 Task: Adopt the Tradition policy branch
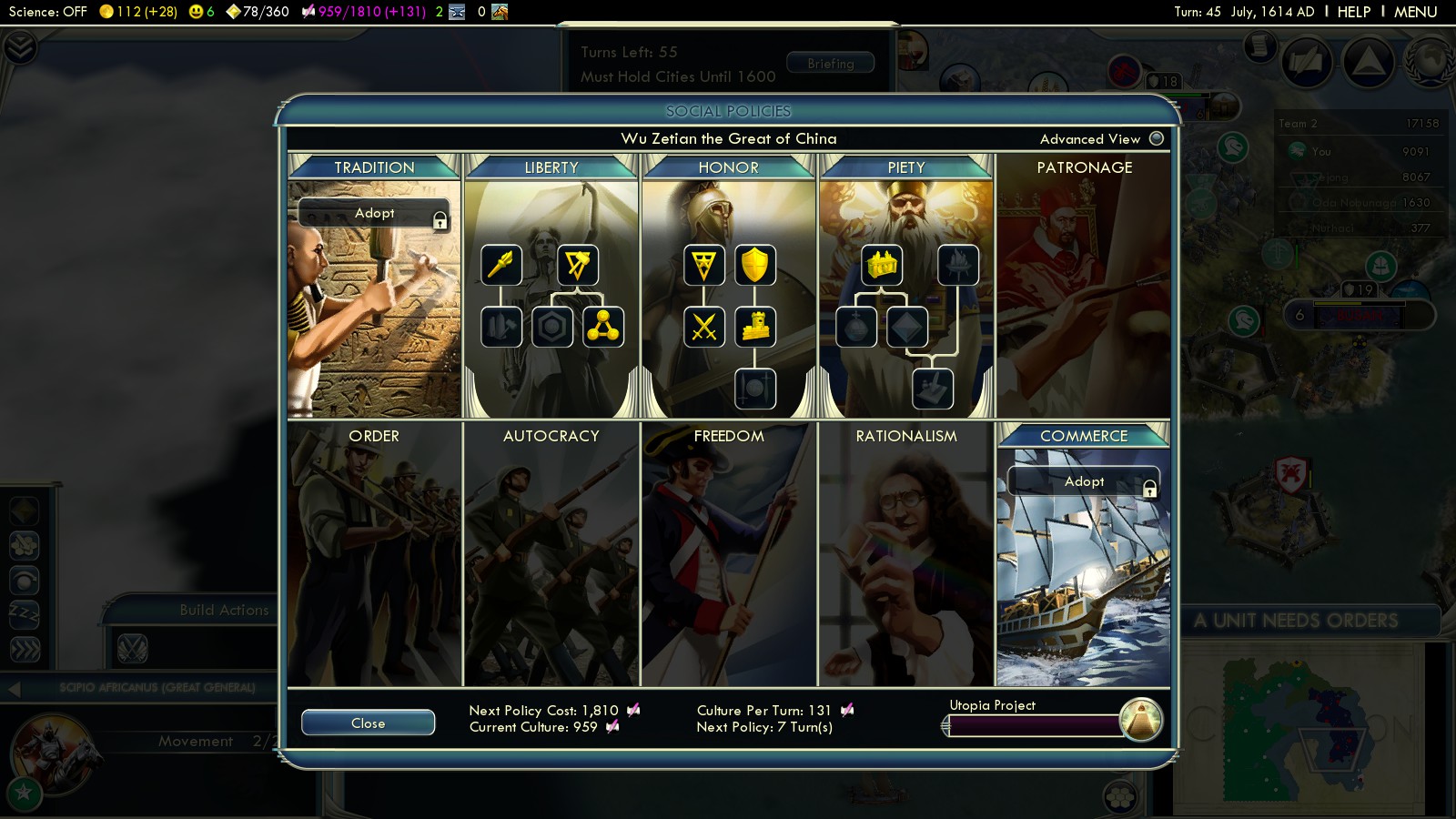tap(374, 213)
